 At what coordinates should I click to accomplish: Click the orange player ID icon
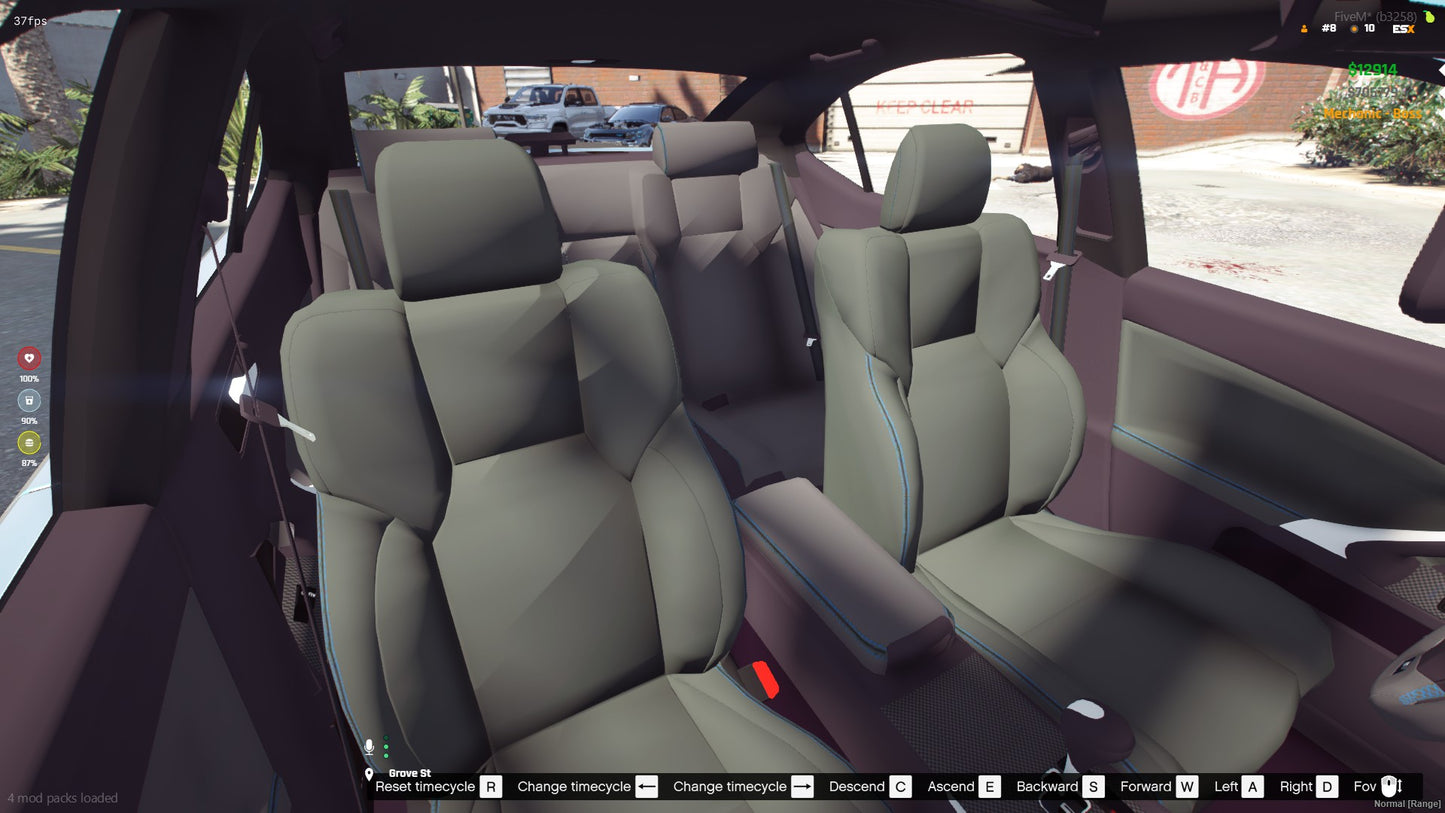point(1304,29)
